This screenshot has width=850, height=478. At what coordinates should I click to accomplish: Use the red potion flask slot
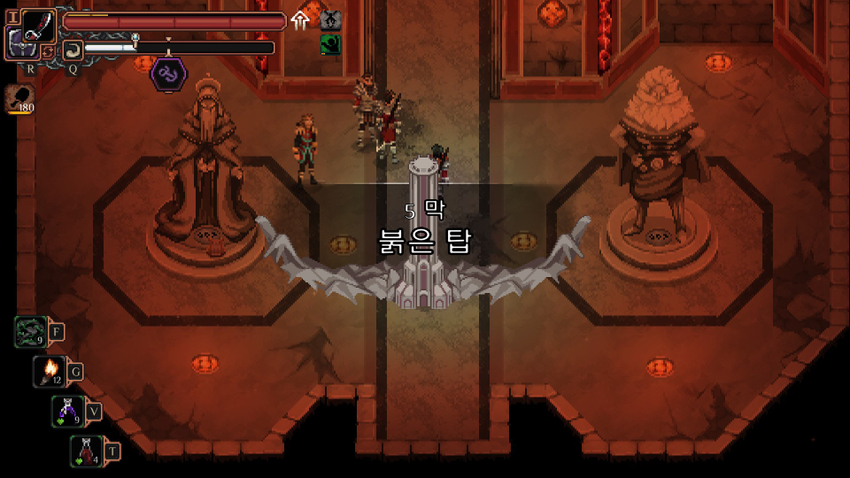coord(86,450)
